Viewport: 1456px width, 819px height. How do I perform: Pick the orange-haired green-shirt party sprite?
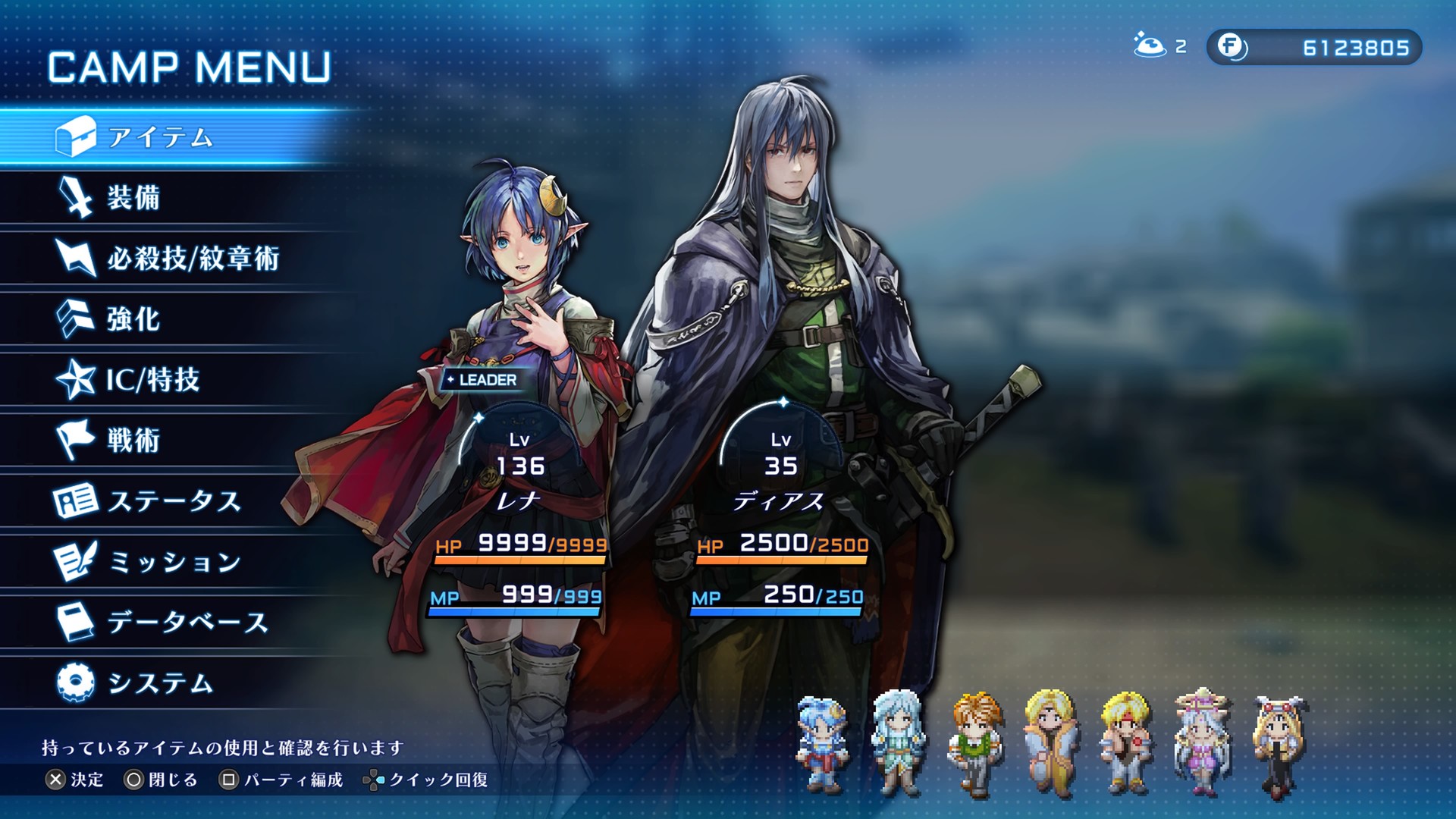tap(975, 744)
